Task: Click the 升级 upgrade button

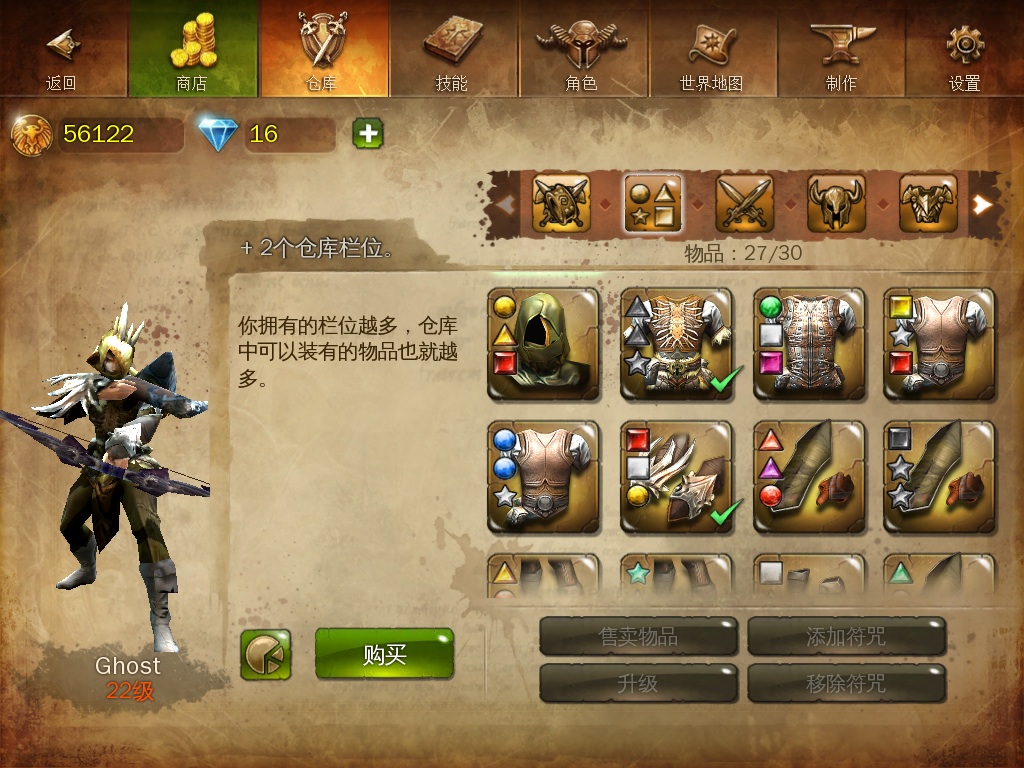Action: 639,684
